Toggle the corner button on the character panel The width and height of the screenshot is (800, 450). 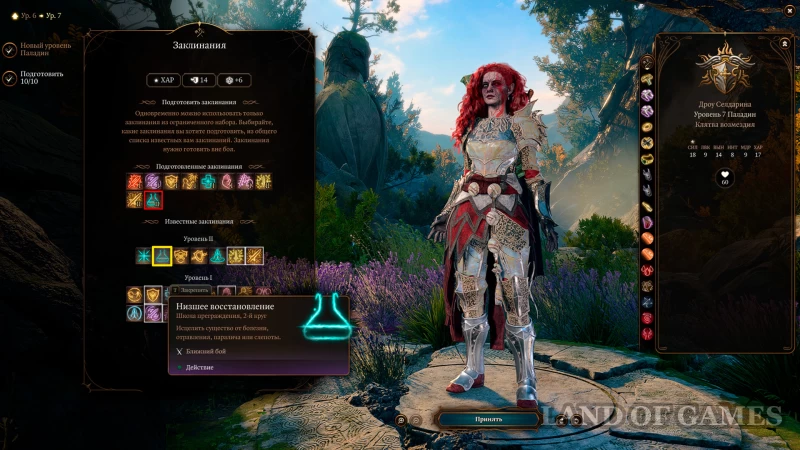tap(781, 44)
